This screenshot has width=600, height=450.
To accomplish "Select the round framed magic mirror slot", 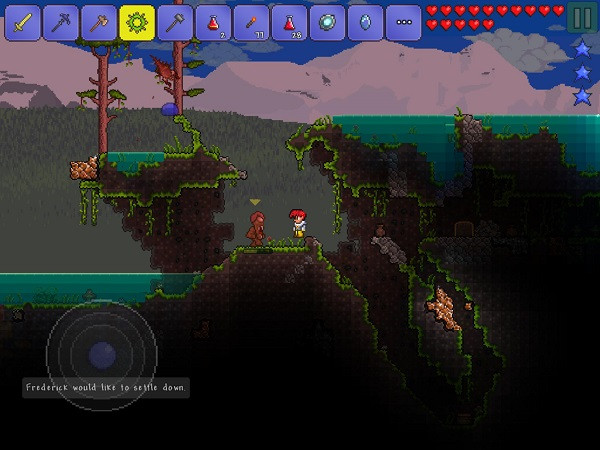I will point(327,22).
